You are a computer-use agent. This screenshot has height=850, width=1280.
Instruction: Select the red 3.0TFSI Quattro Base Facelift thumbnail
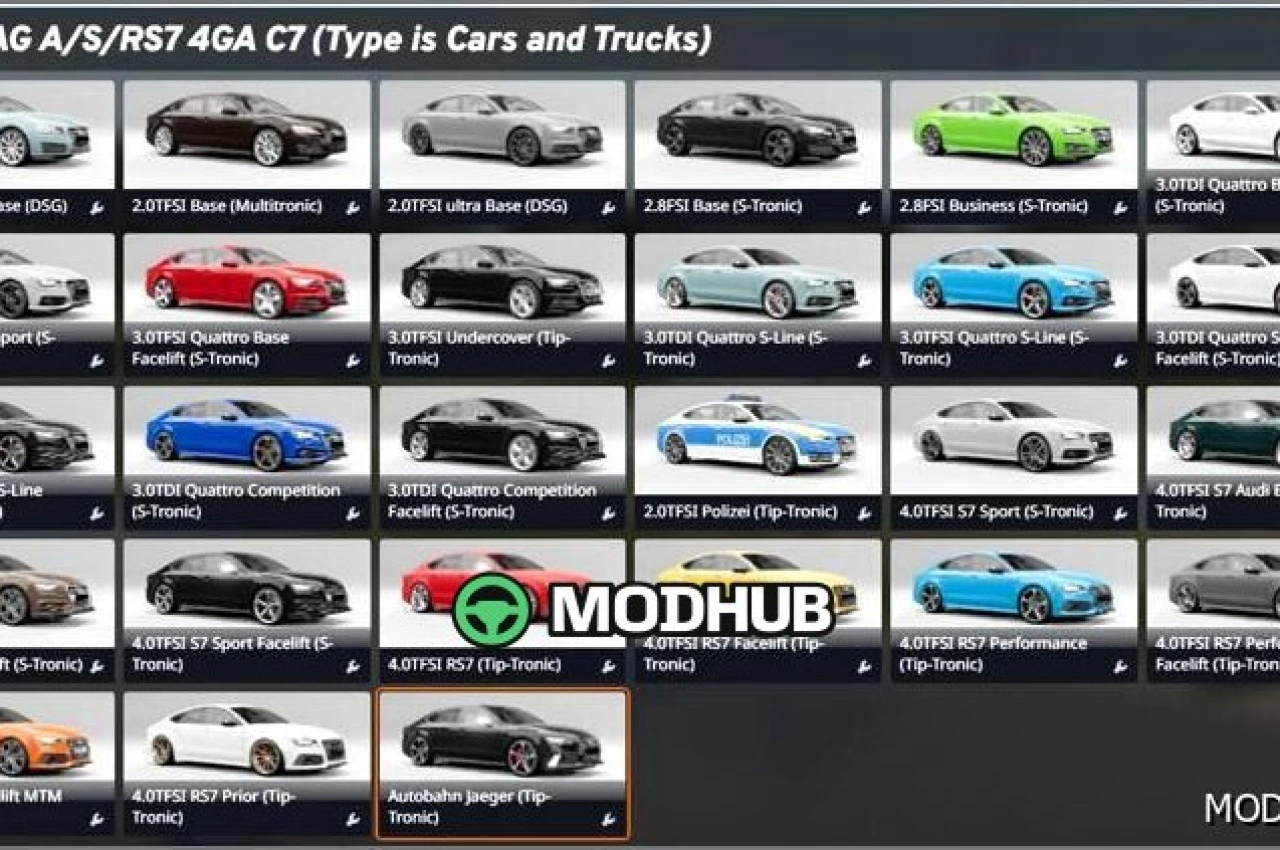(244, 285)
